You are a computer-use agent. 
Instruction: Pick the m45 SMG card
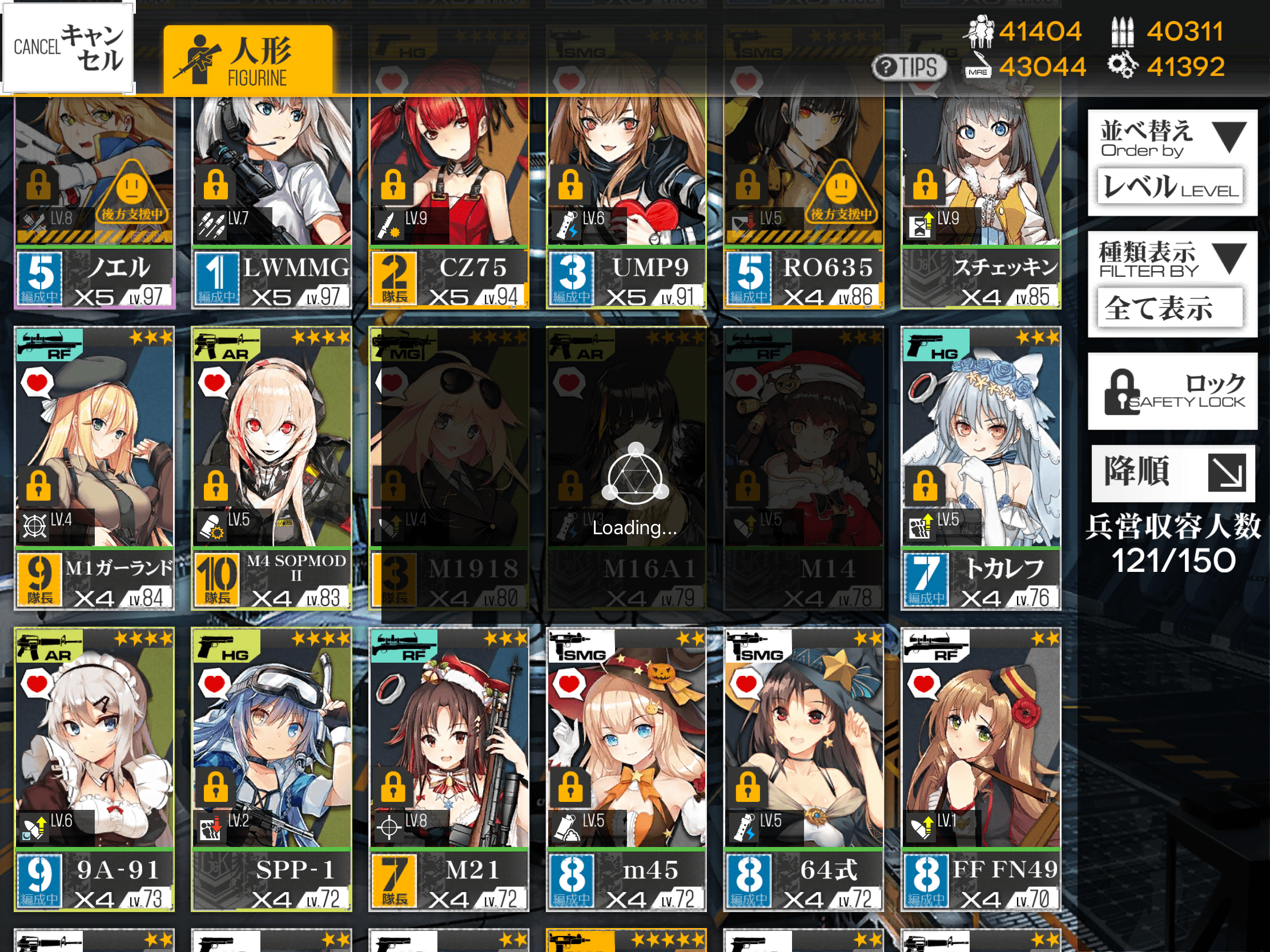coord(626,769)
